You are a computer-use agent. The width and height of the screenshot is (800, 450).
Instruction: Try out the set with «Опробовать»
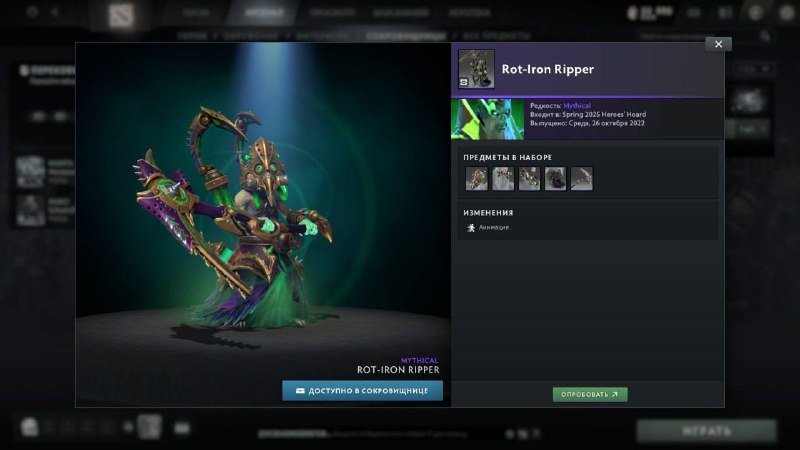click(590, 394)
